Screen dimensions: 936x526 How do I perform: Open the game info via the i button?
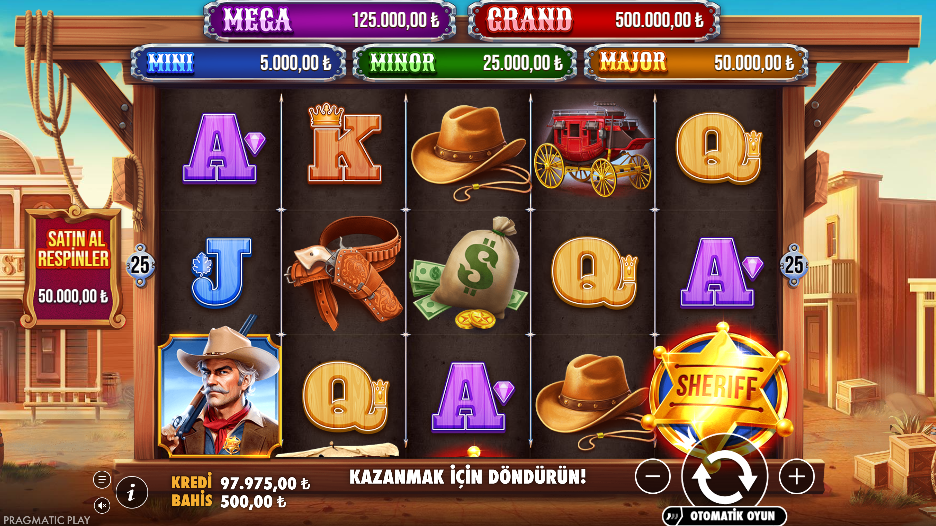132,490
